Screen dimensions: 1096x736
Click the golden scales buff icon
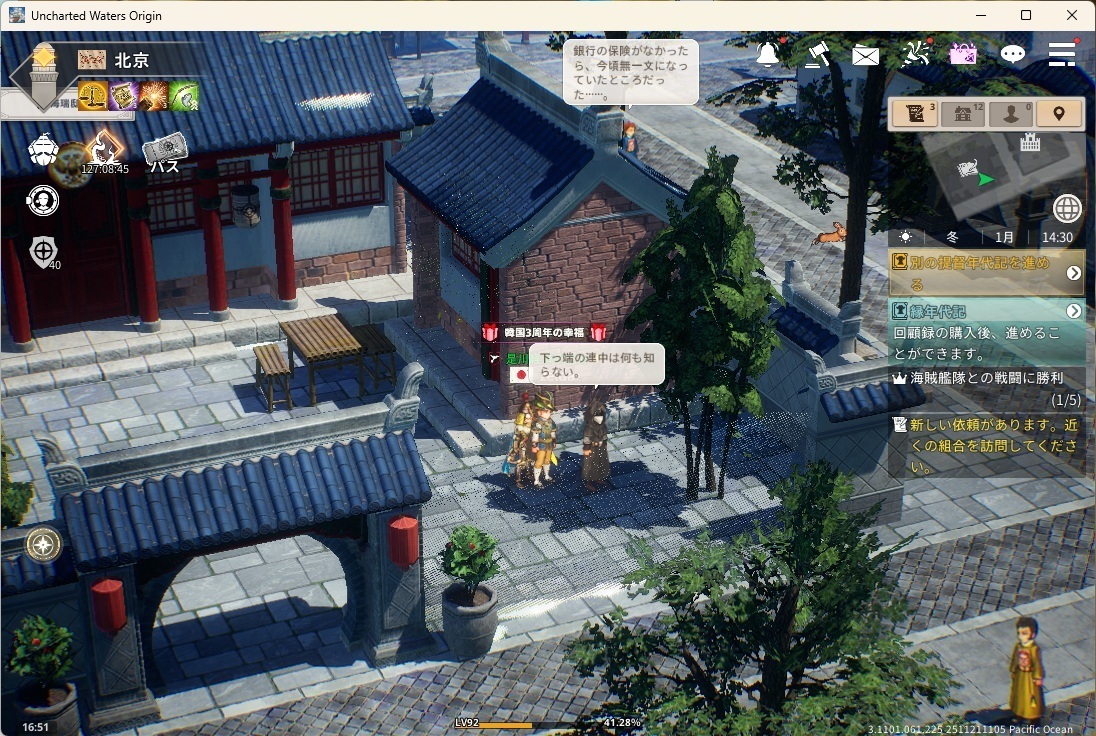click(93, 96)
